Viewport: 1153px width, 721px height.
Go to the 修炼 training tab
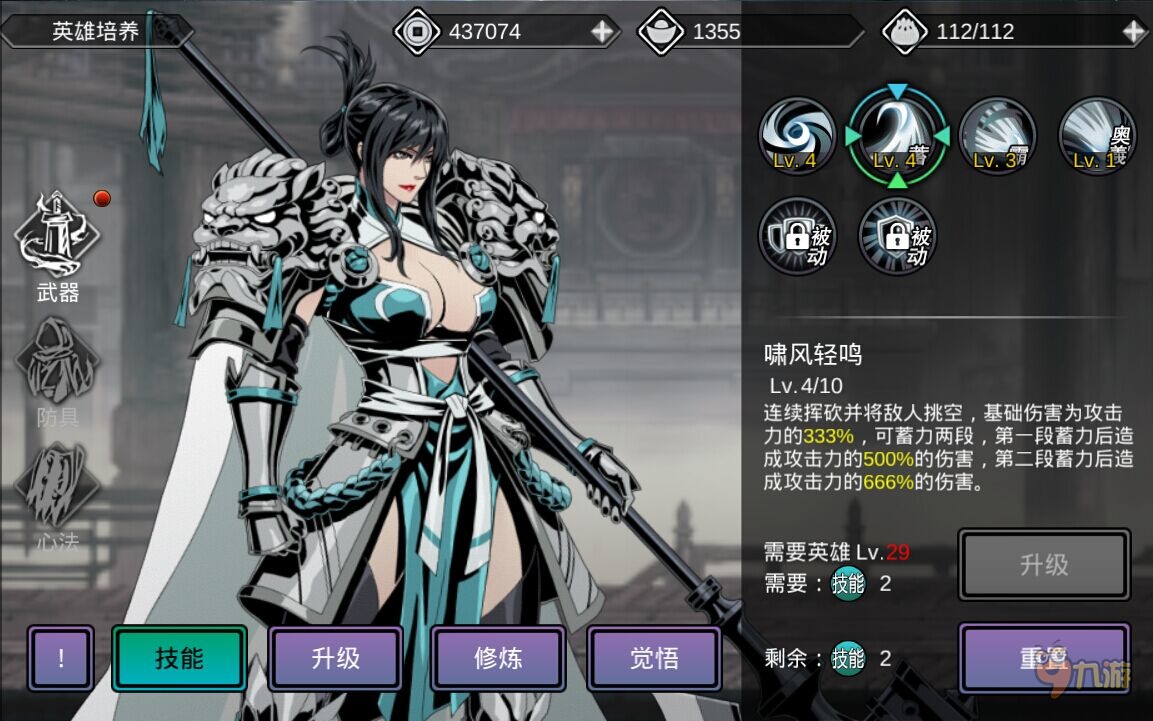498,658
